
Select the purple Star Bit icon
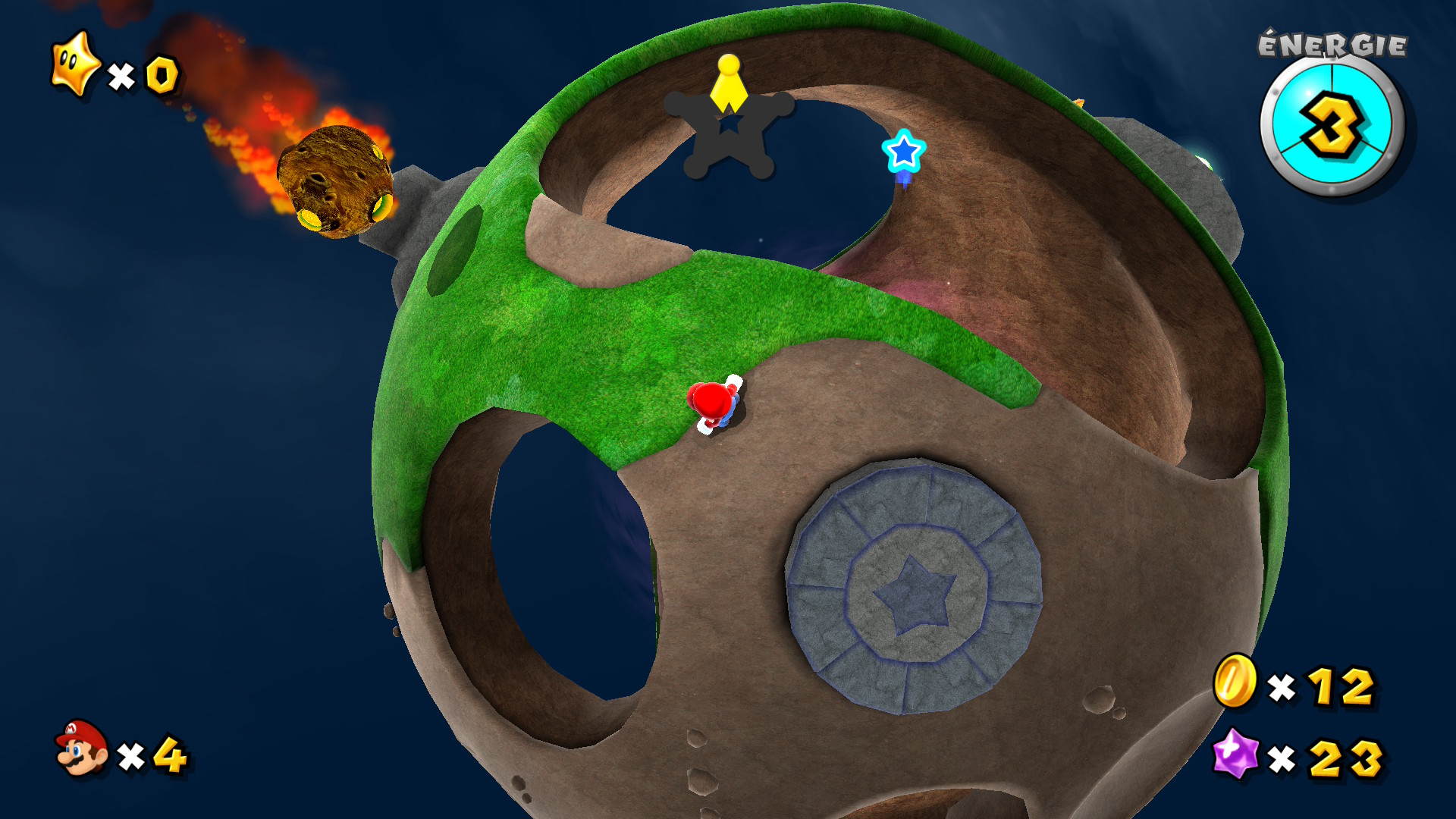point(1235,754)
